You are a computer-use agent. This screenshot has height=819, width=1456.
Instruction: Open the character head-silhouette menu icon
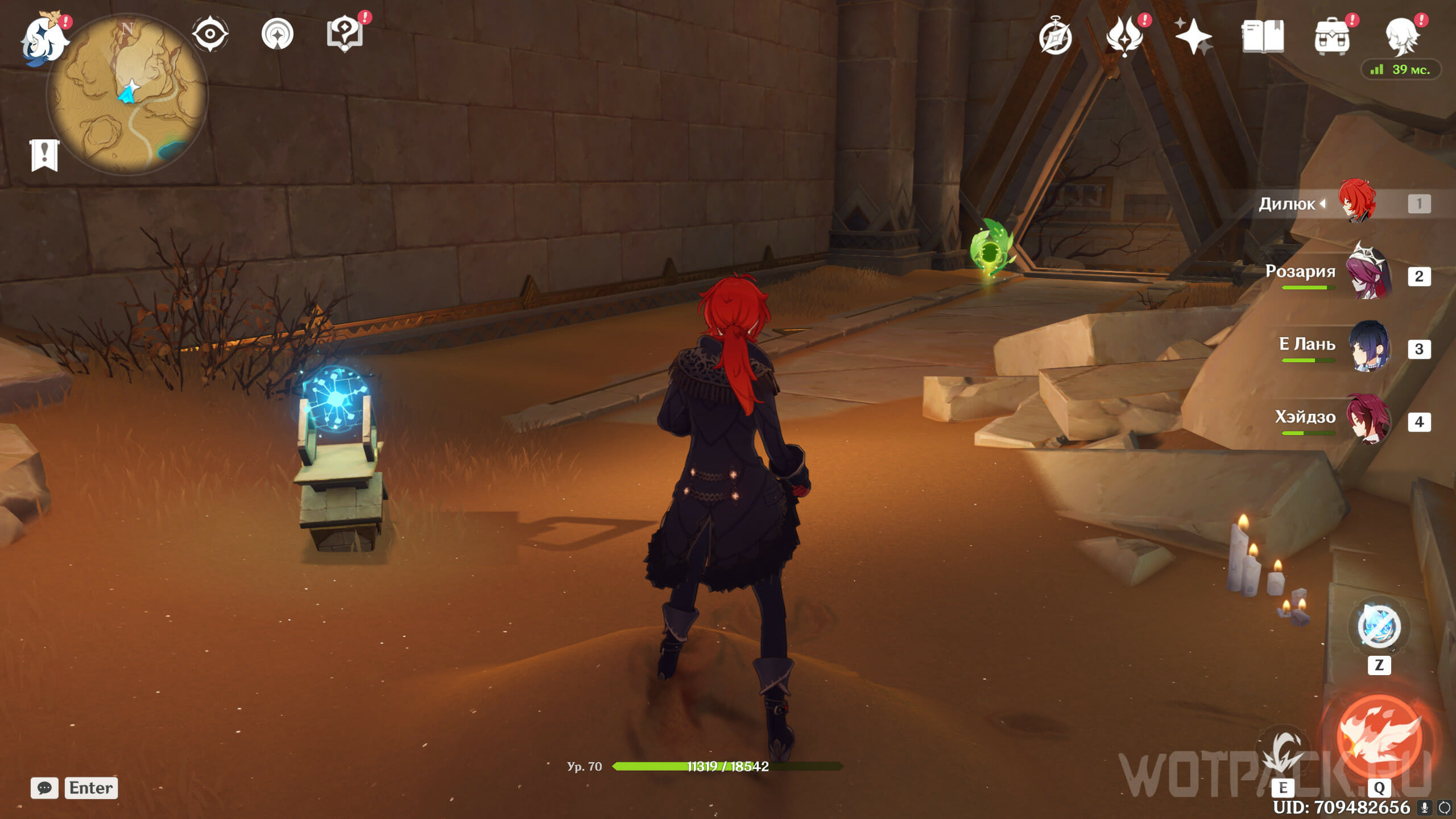click(x=1401, y=36)
